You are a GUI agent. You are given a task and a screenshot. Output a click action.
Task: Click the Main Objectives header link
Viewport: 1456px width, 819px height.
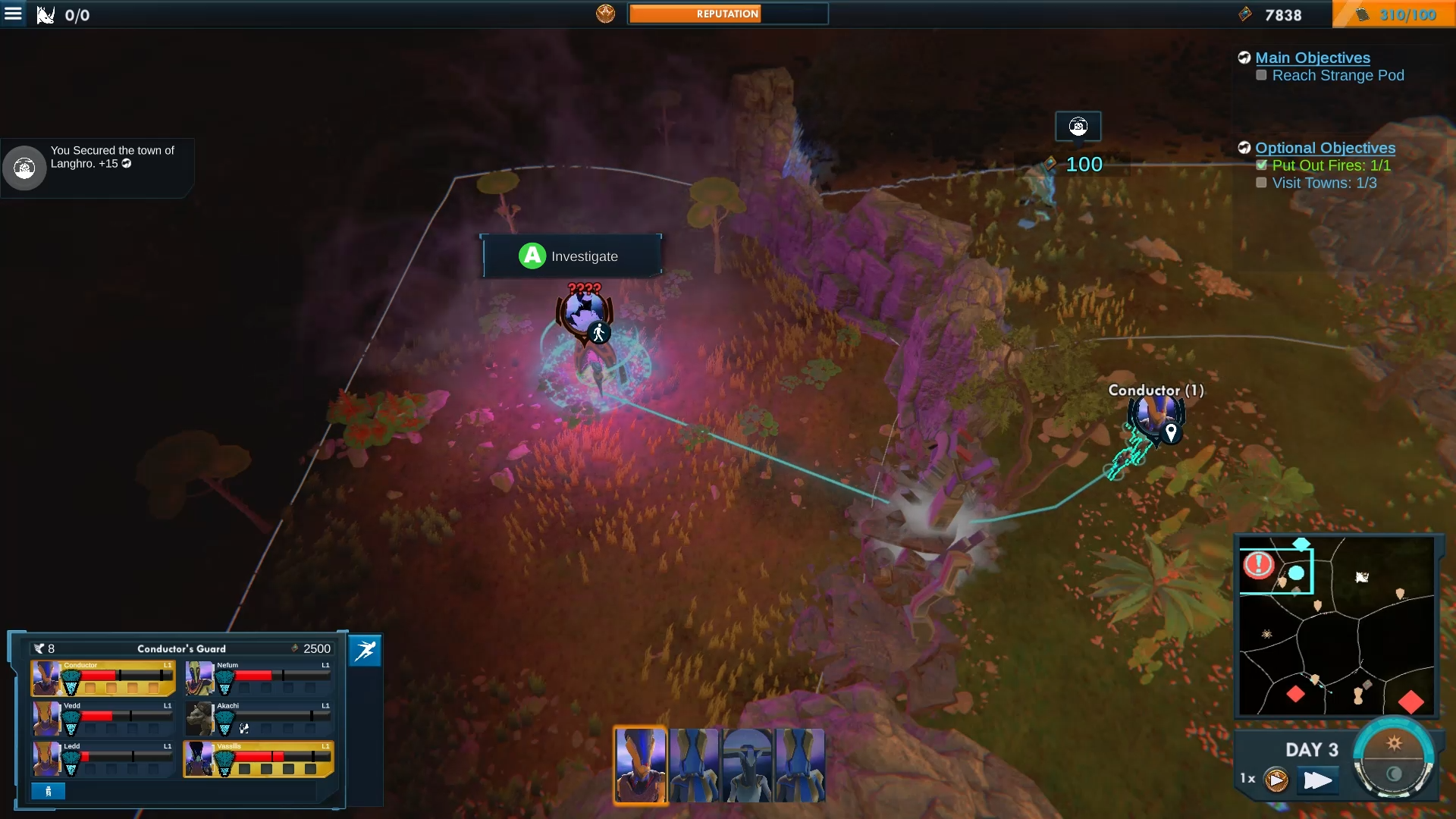pyautogui.click(x=1312, y=58)
